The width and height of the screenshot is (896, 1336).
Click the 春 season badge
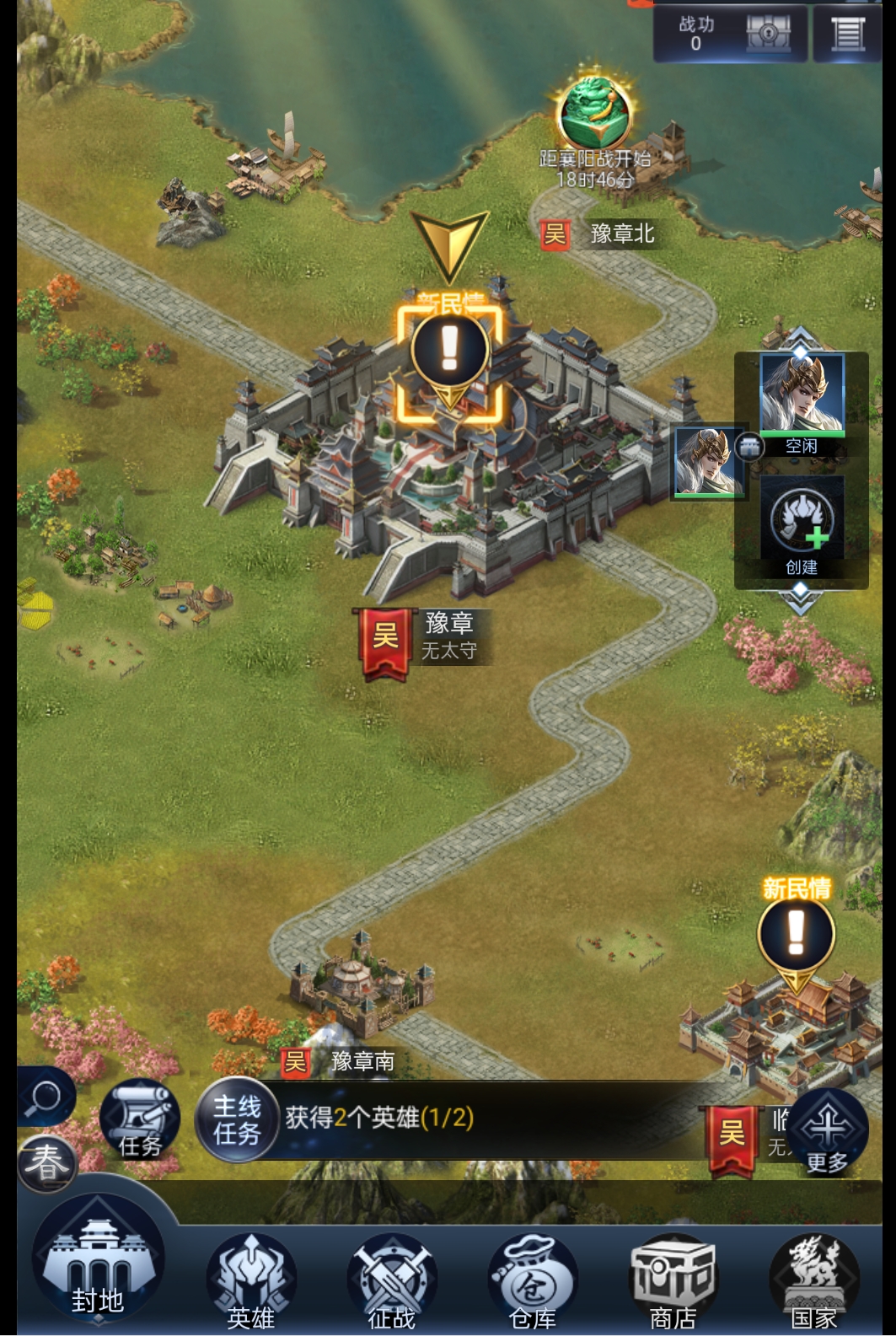click(46, 1163)
